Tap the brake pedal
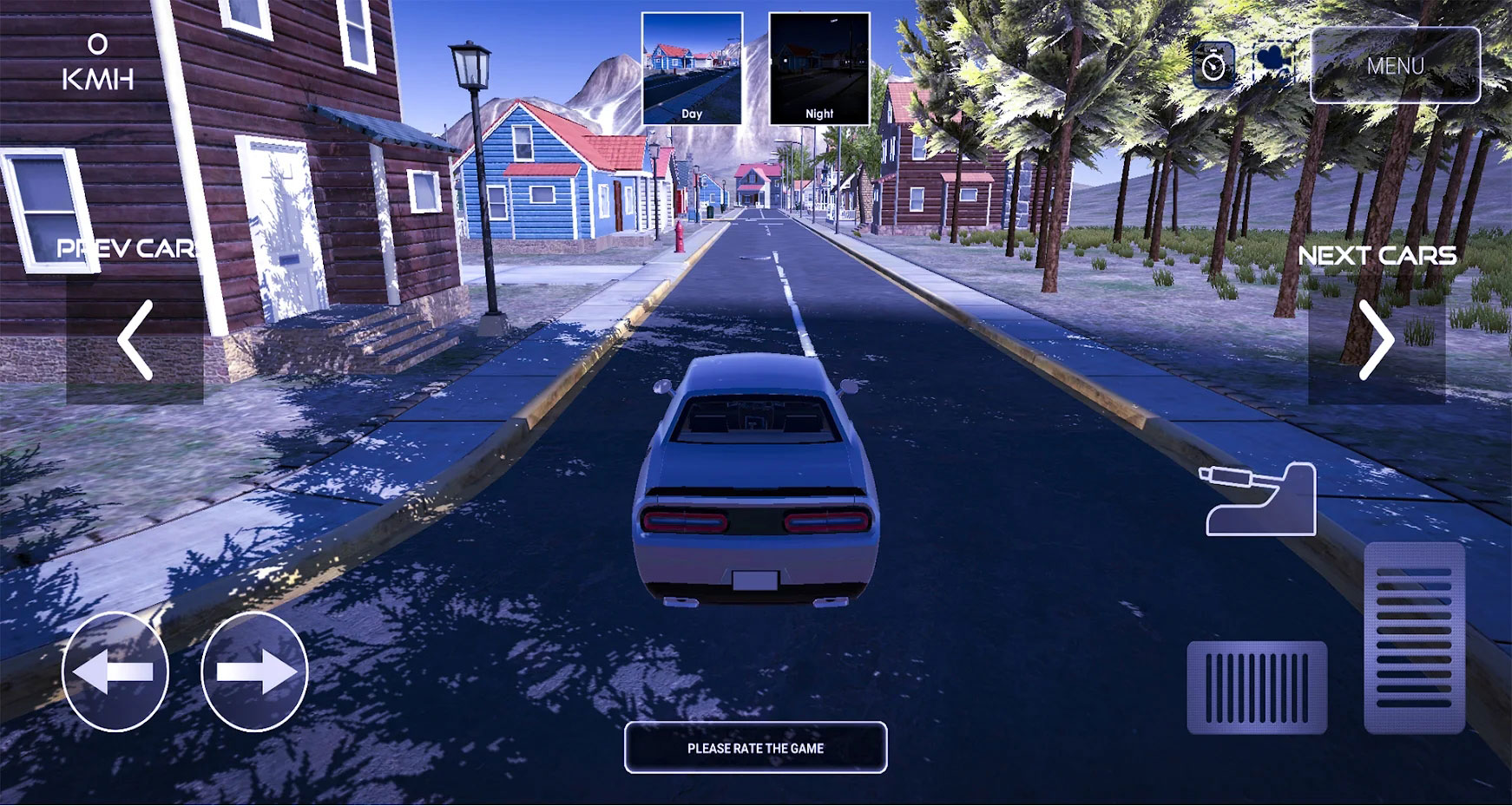 1257,688
